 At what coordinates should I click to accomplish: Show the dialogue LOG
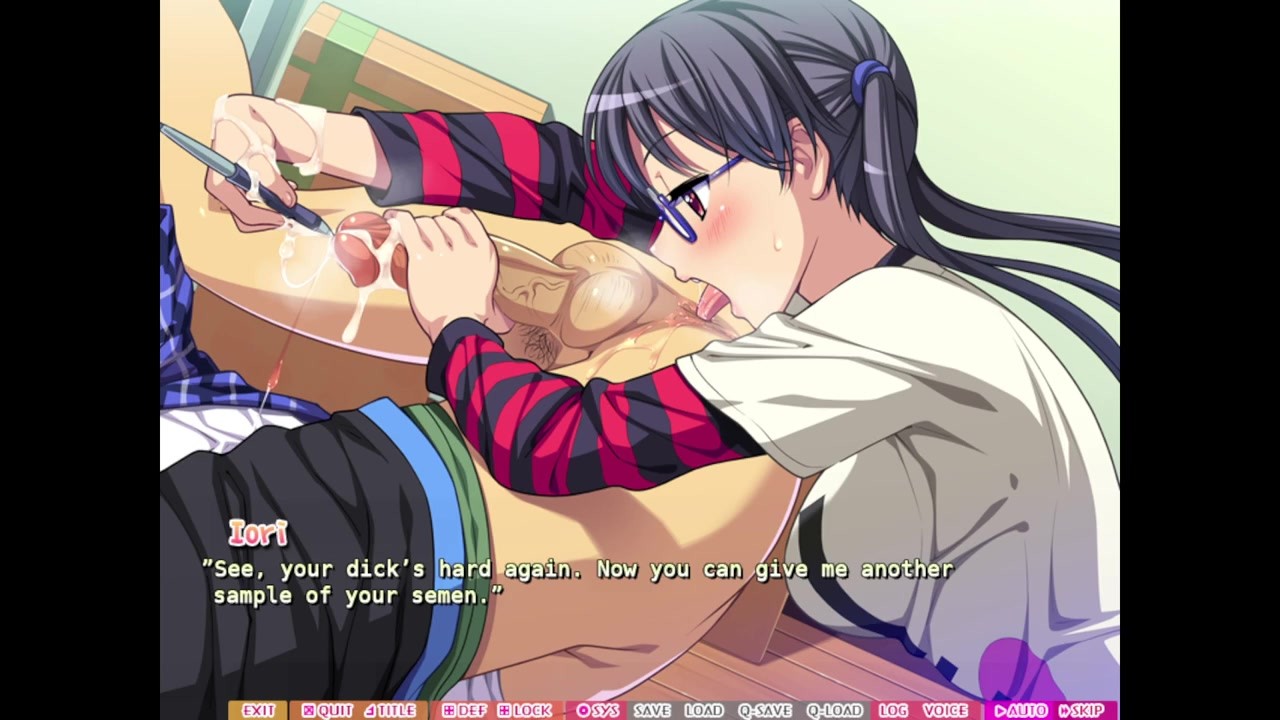(893, 710)
